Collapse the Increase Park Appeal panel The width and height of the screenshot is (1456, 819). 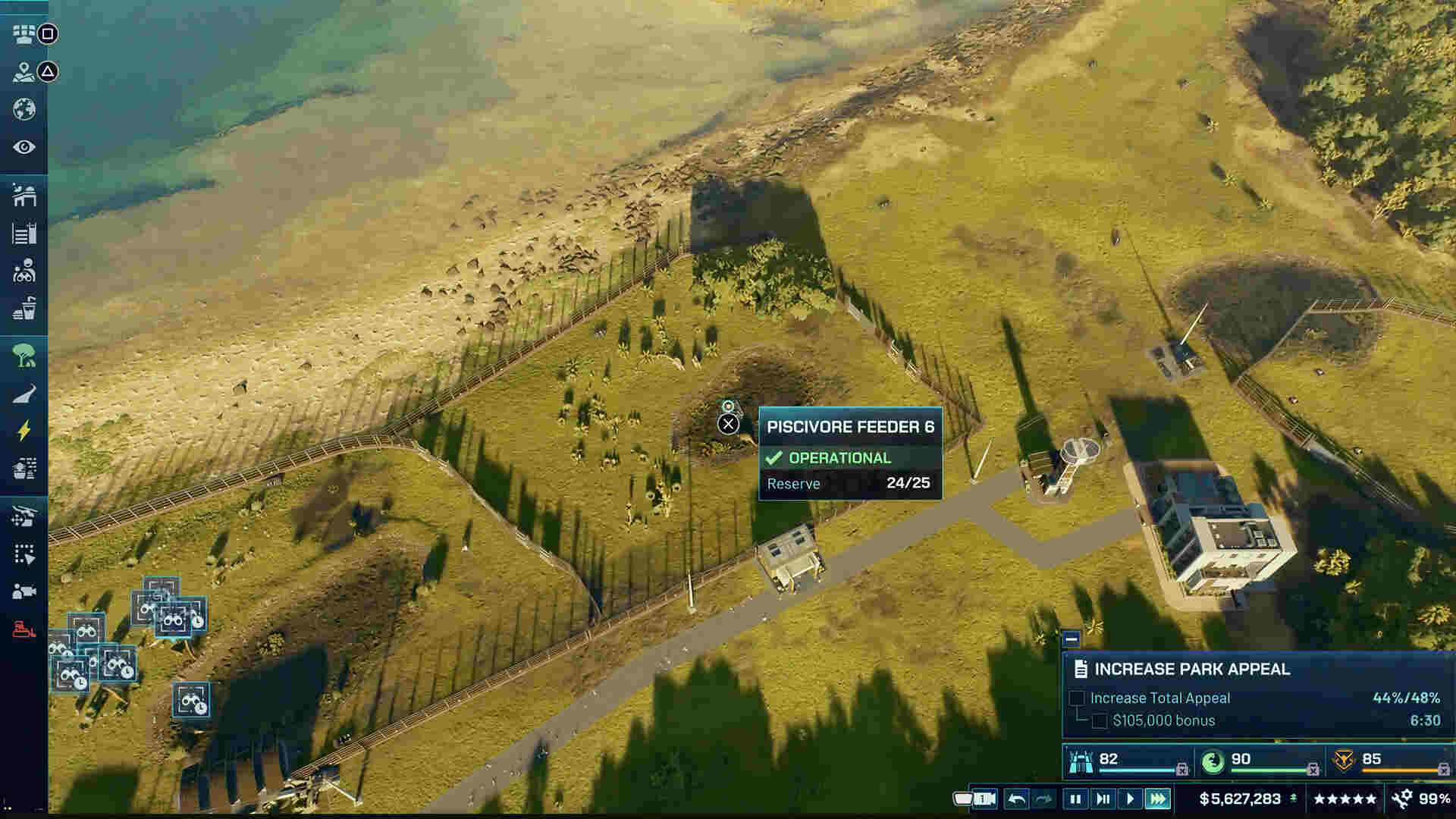tap(1072, 641)
